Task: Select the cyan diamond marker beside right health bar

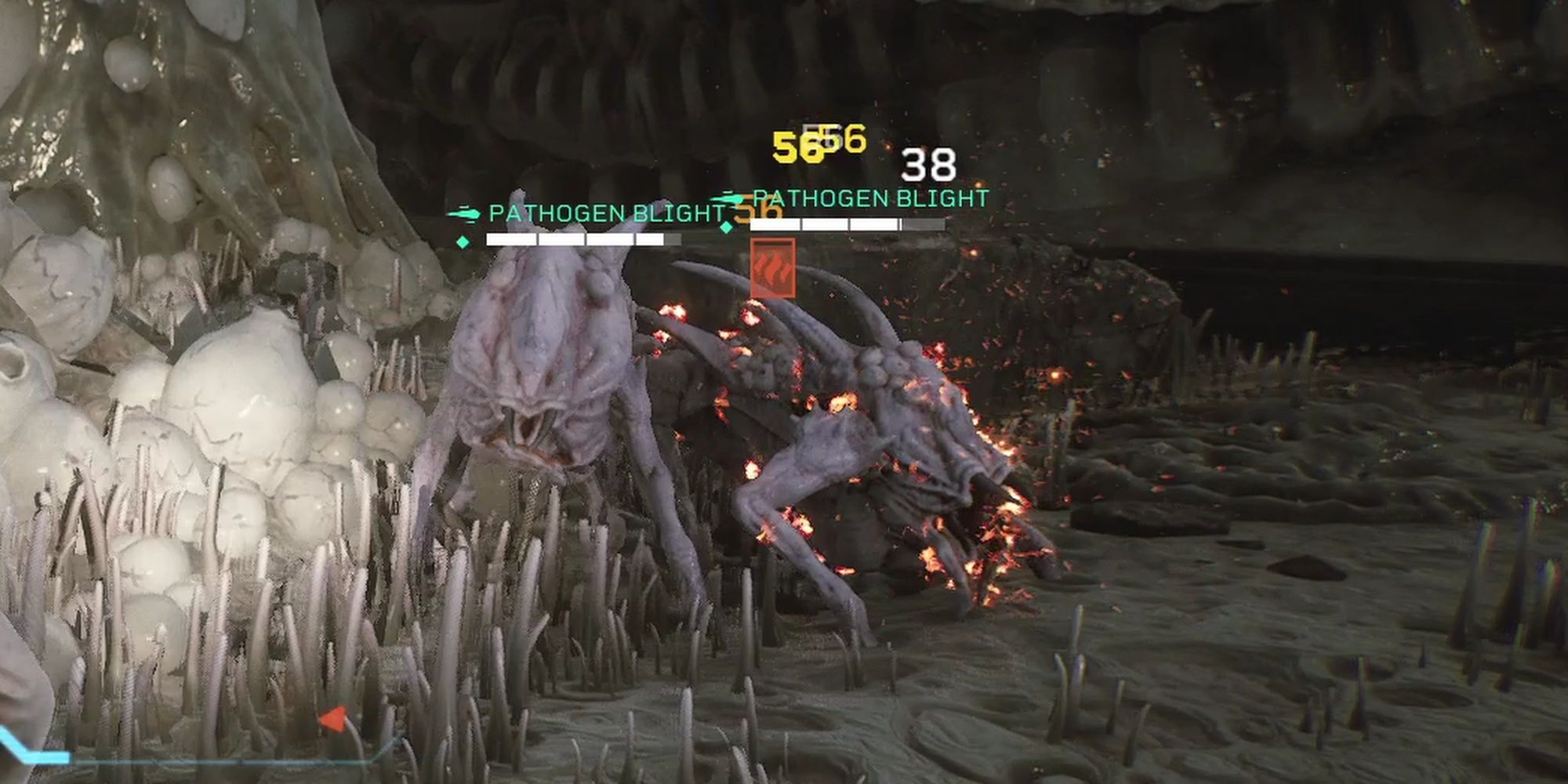Action: [726, 227]
